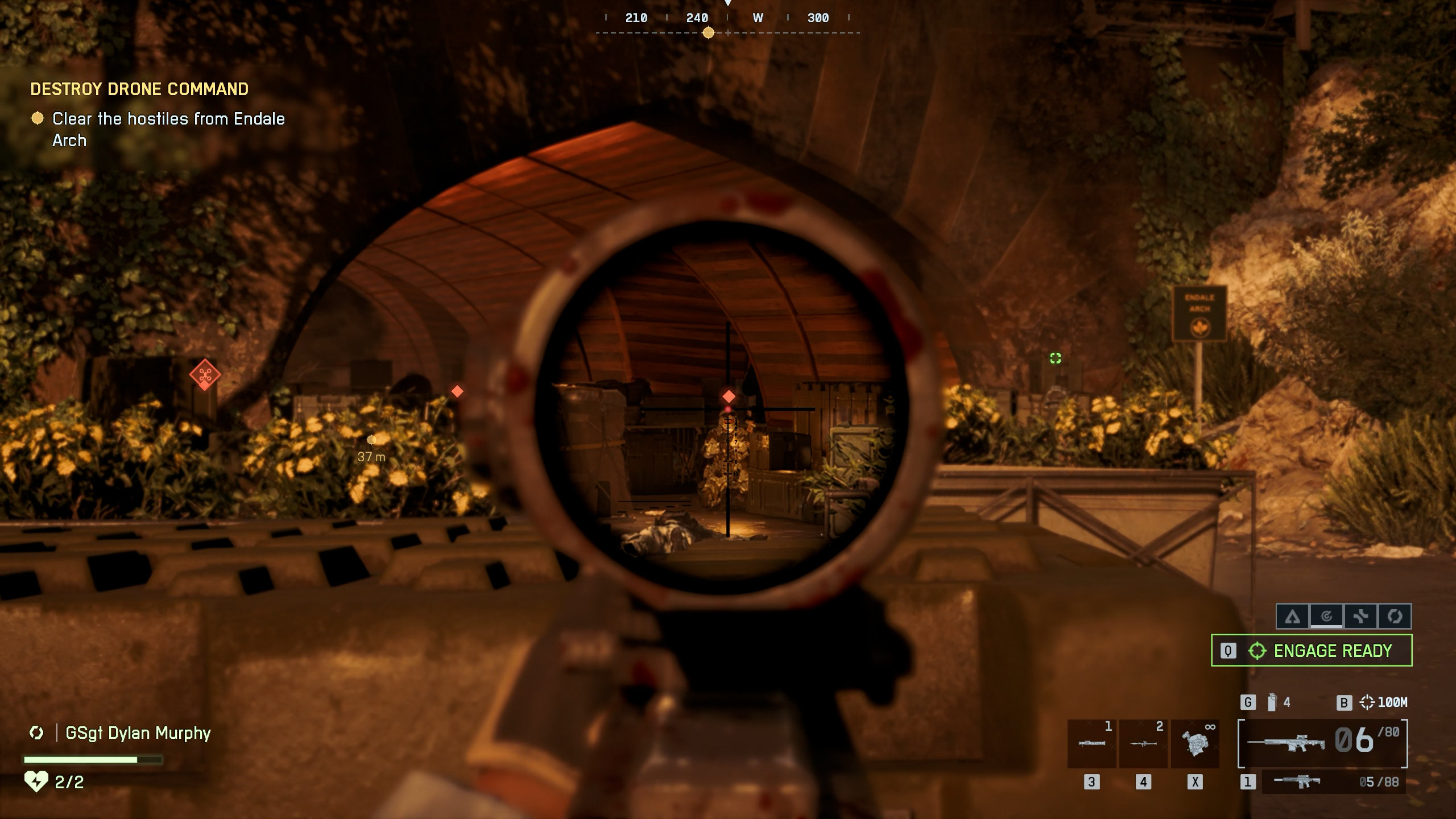Image resolution: width=1456 pixels, height=819 pixels.
Task: Click the Destroy Drone Command objective tracker
Action: 139,89
